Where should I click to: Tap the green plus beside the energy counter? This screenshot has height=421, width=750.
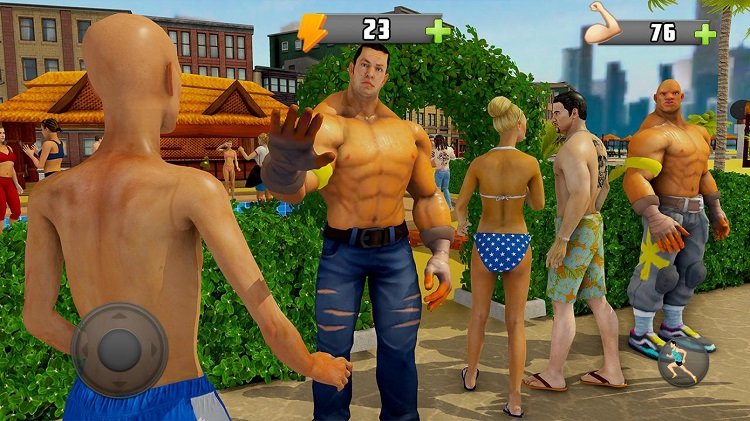437,31
